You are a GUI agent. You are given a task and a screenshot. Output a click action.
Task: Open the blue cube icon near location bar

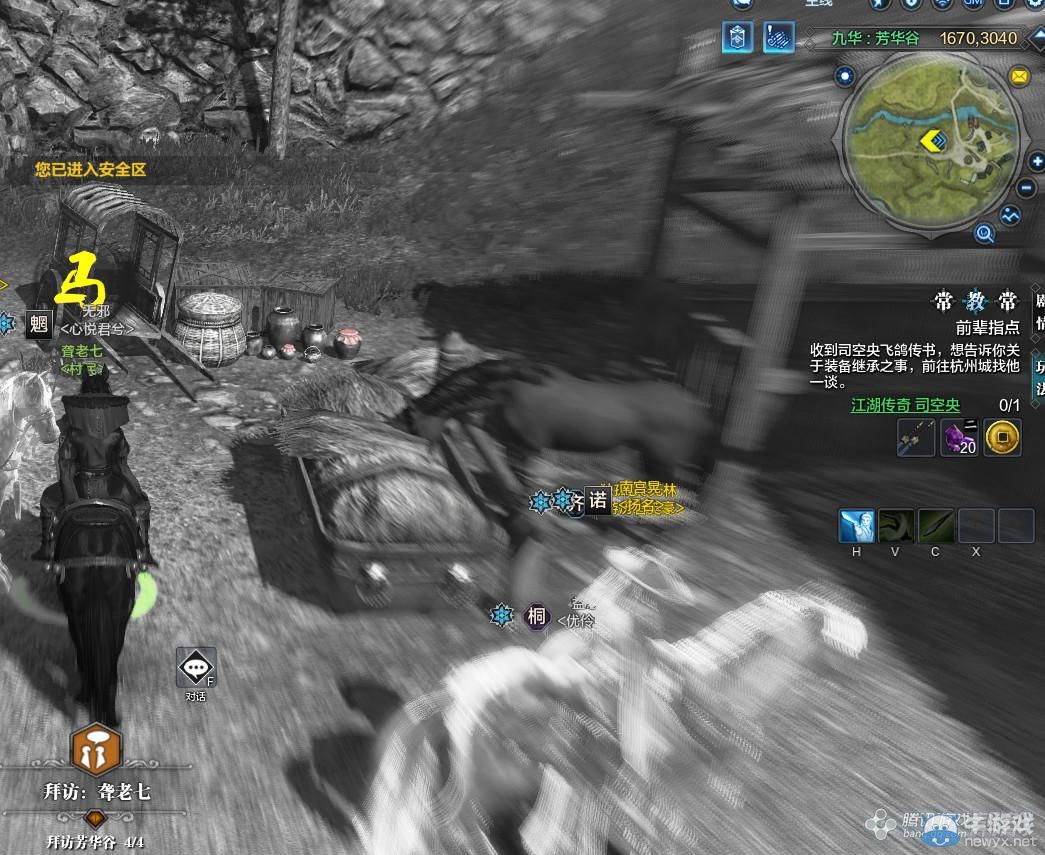point(738,38)
